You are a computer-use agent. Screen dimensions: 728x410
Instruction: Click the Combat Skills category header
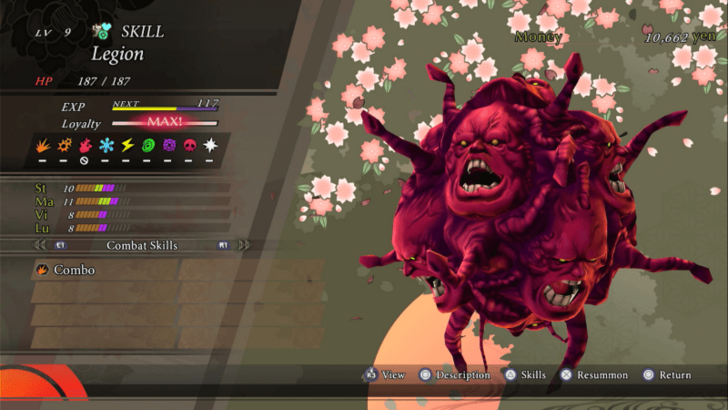[140, 244]
